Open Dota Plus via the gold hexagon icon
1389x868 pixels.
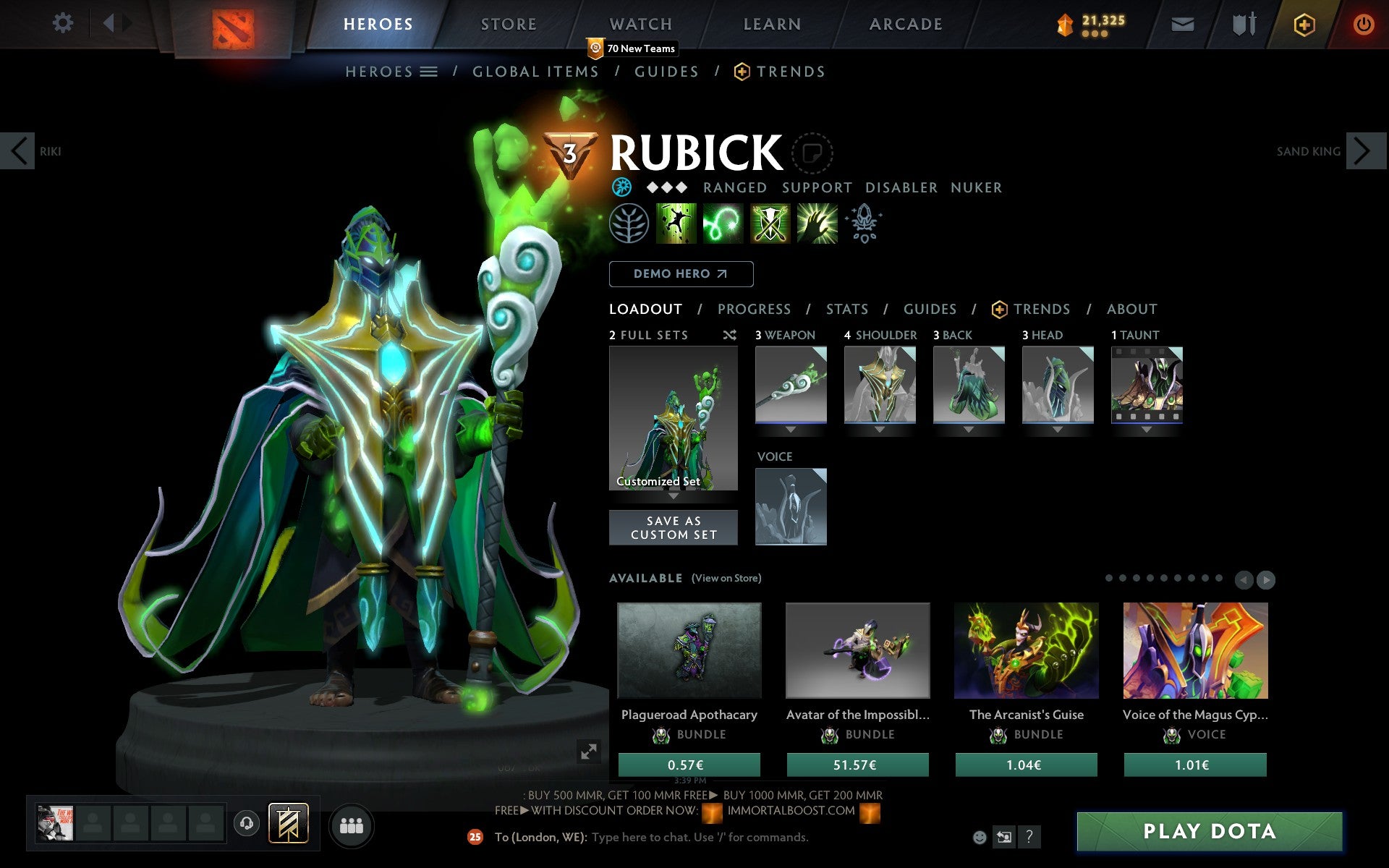click(x=1303, y=23)
